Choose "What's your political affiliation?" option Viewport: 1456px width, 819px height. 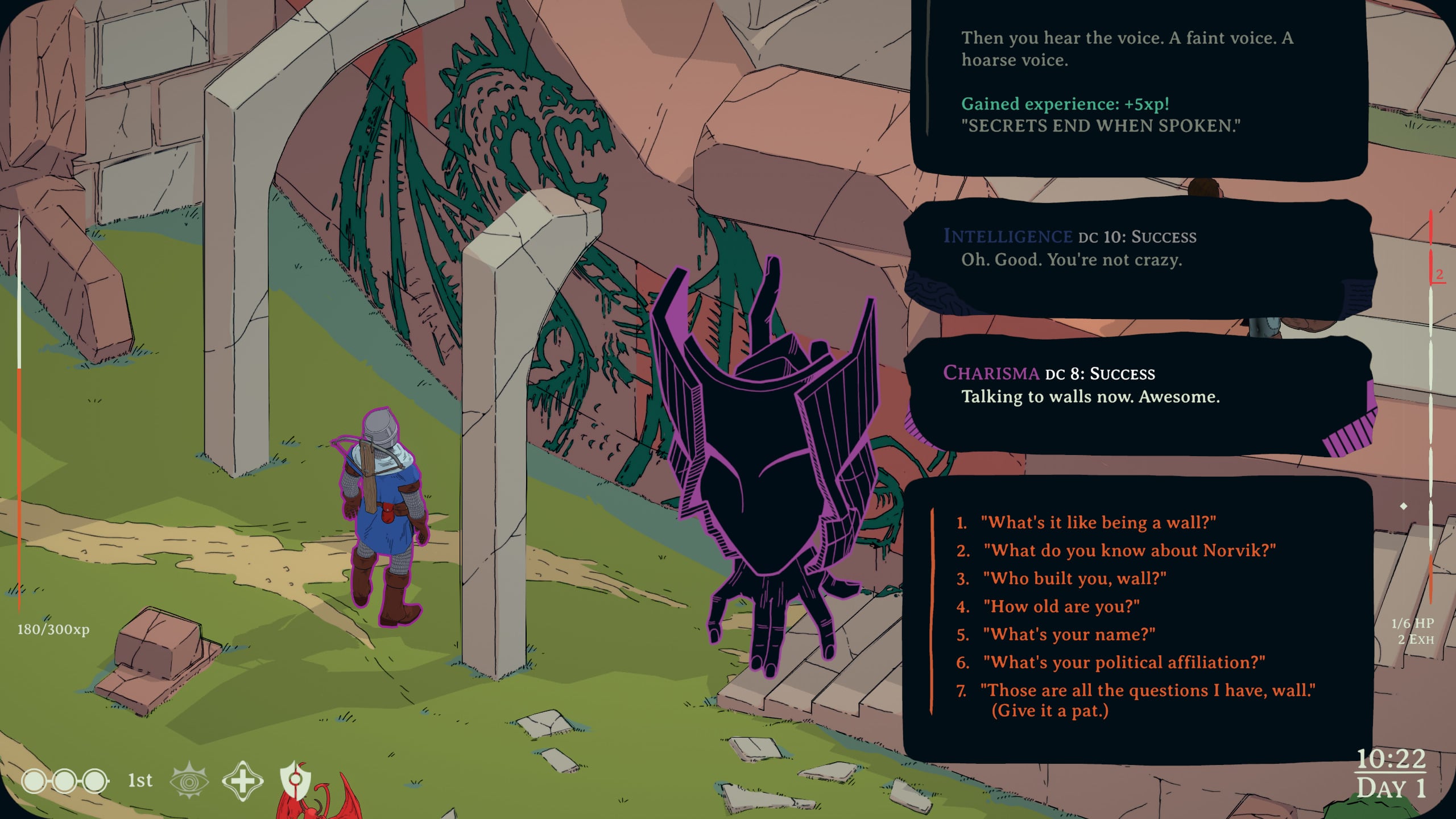(x=1124, y=662)
